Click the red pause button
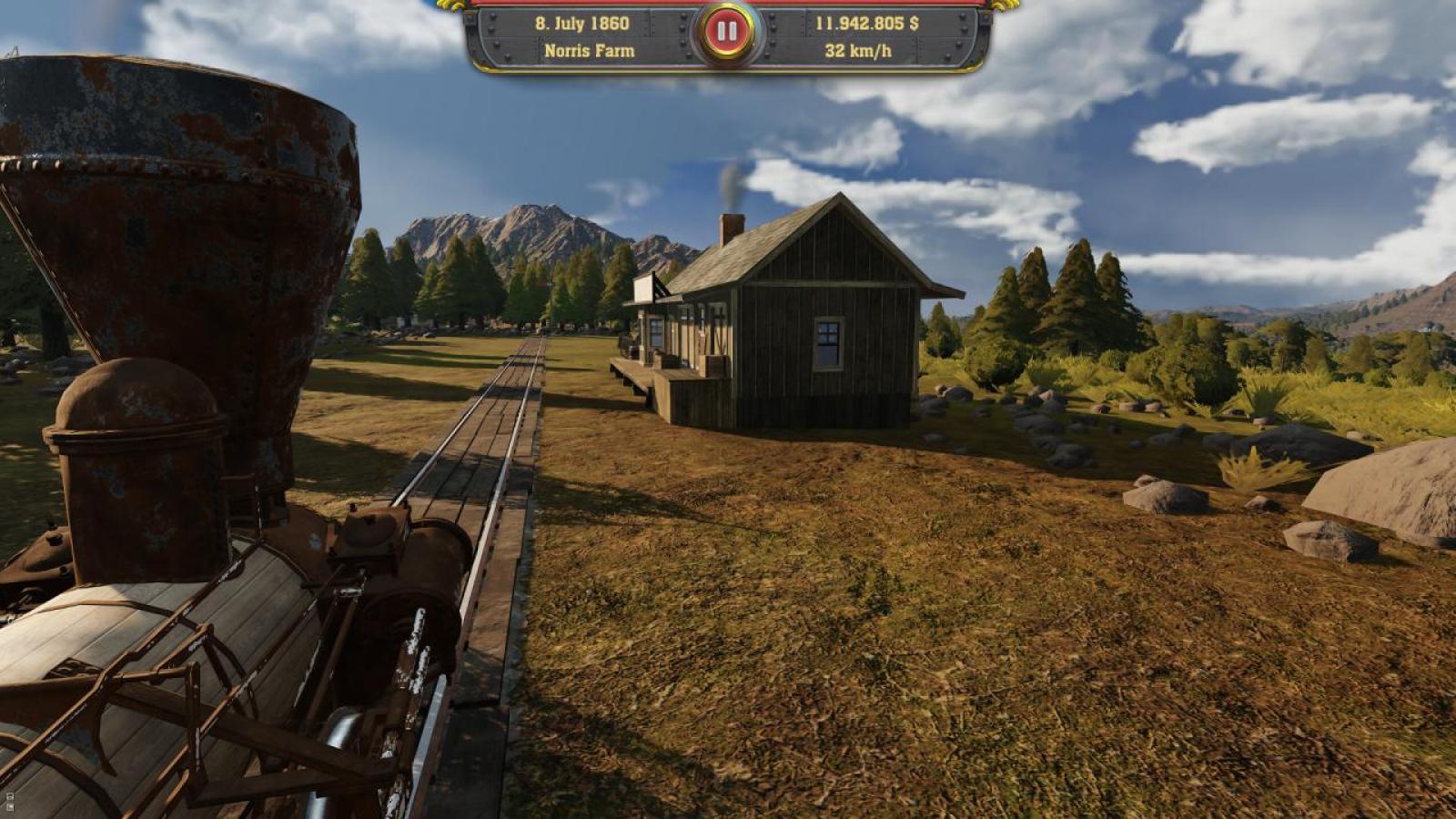This screenshot has height=819, width=1456. click(726, 33)
